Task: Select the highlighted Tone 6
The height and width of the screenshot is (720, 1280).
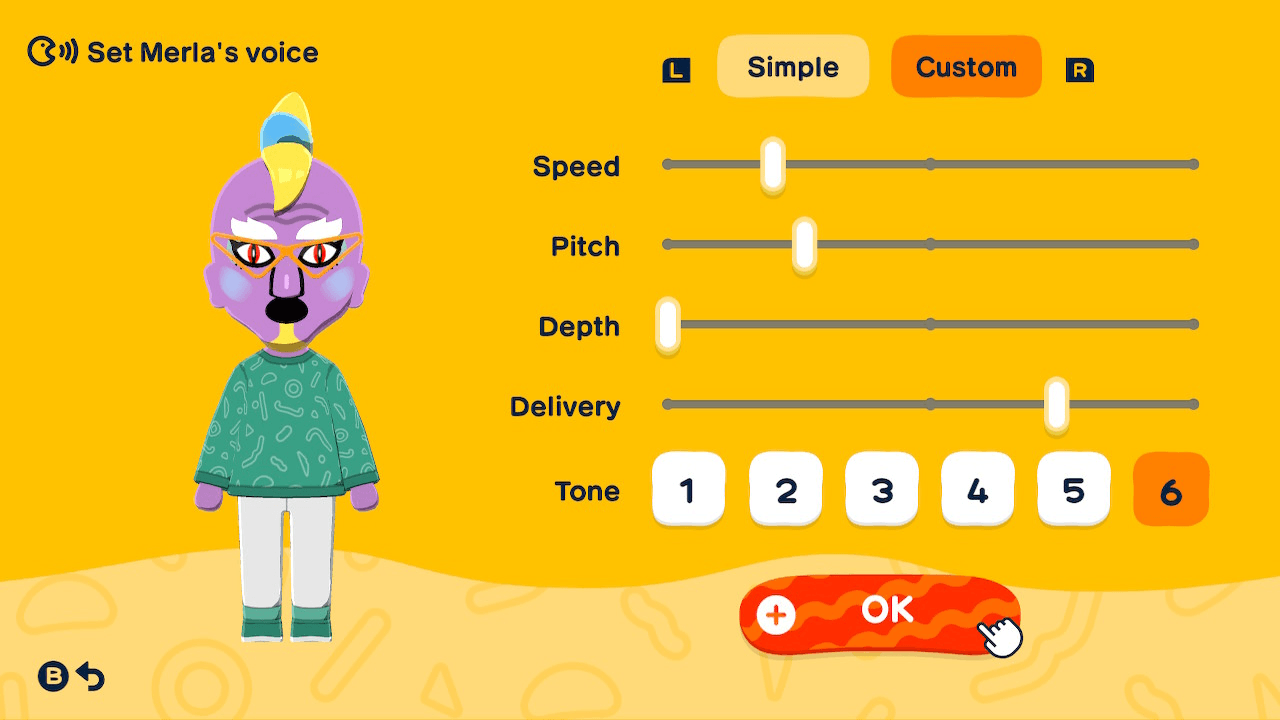Action: click(x=1170, y=489)
